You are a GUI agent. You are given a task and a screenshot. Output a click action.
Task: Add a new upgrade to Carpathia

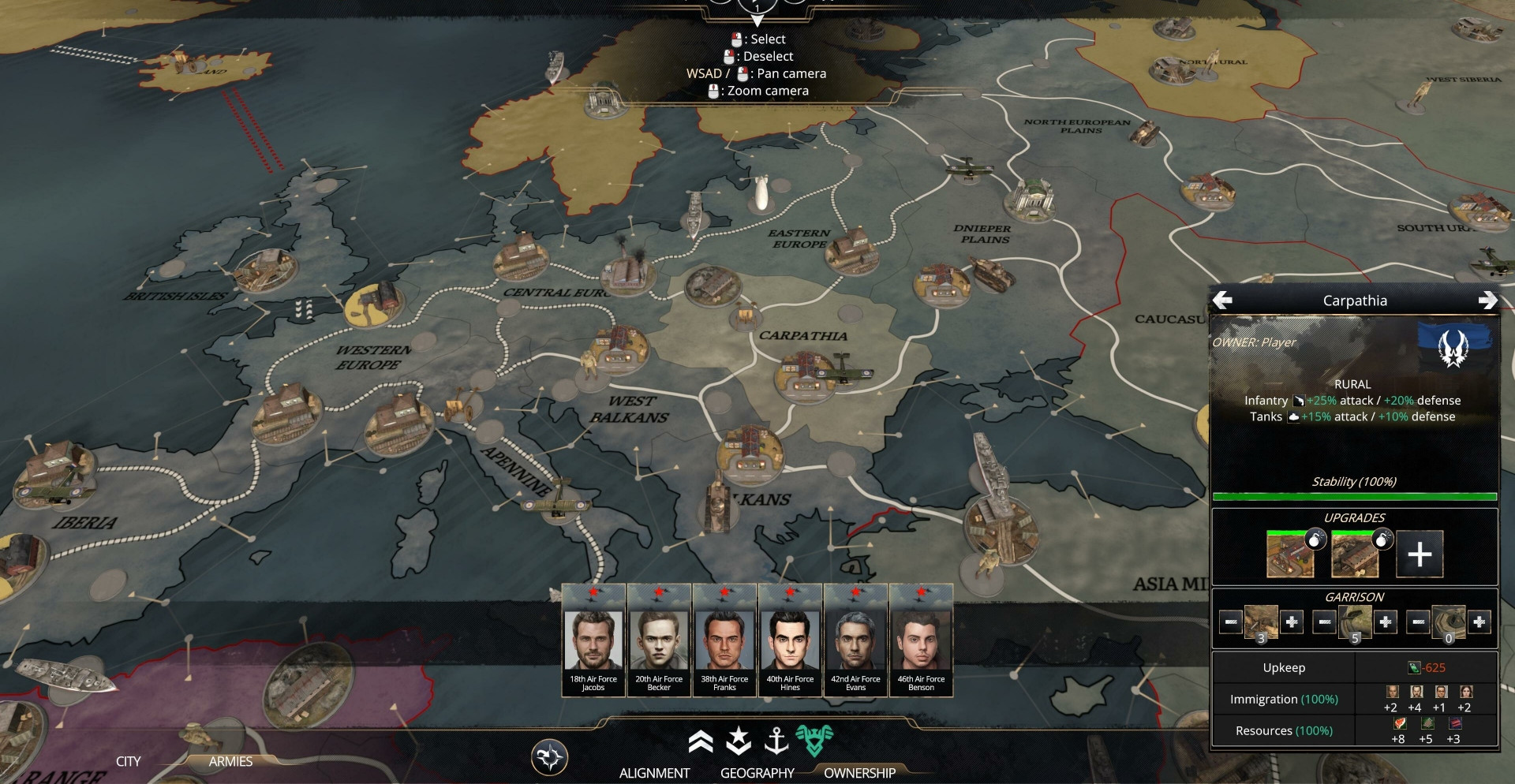[x=1420, y=554]
